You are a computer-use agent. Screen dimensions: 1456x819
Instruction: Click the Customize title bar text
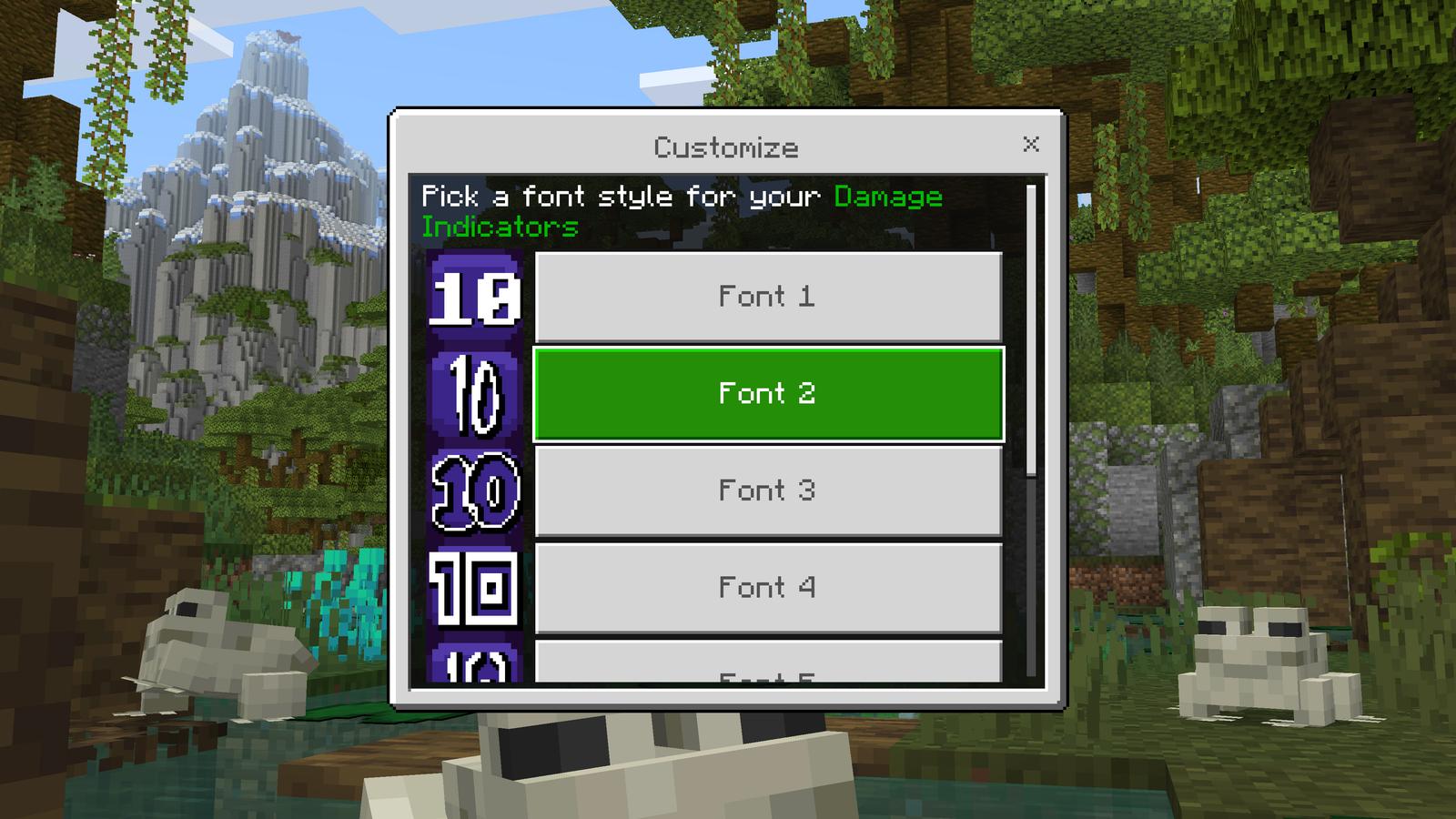pyautogui.click(x=727, y=144)
